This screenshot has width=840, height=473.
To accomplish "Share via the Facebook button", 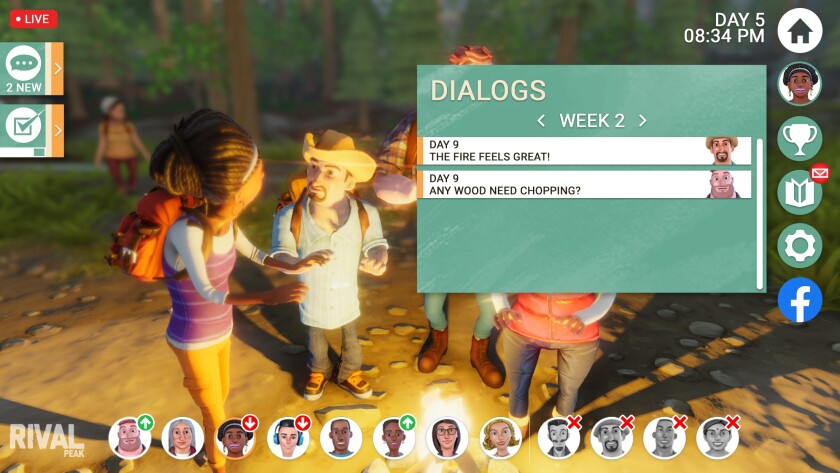I will click(x=799, y=300).
